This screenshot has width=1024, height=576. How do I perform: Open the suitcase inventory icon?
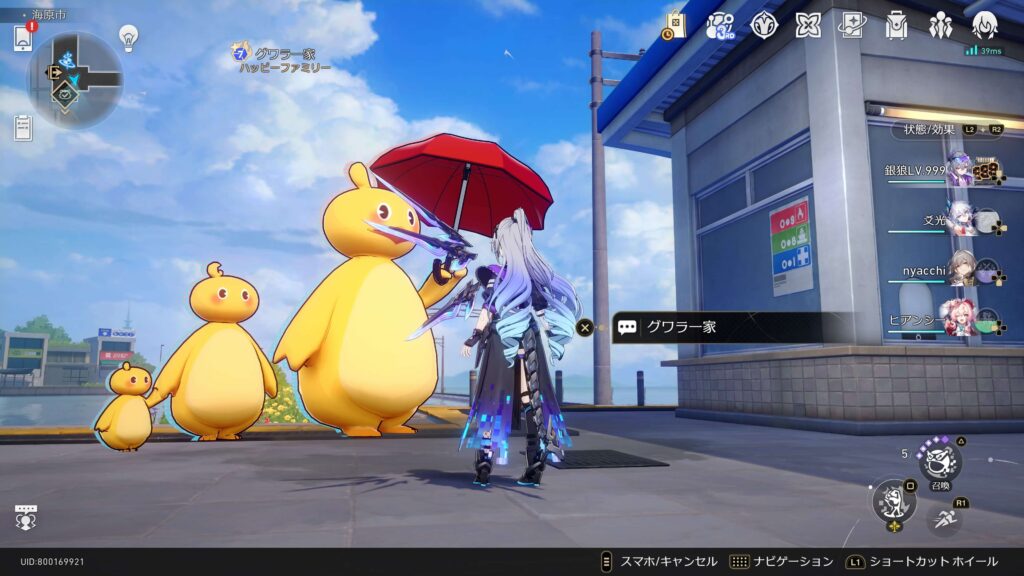[x=896, y=25]
